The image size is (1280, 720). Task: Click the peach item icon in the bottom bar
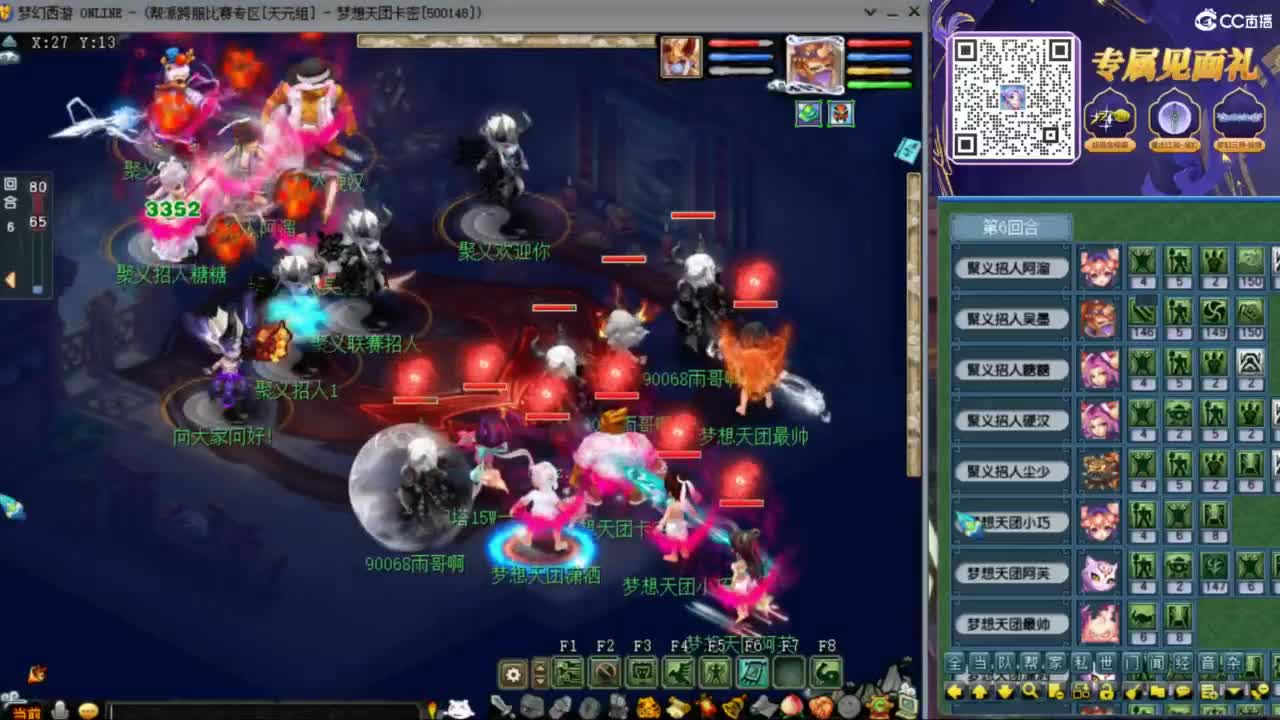pos(791,706)
